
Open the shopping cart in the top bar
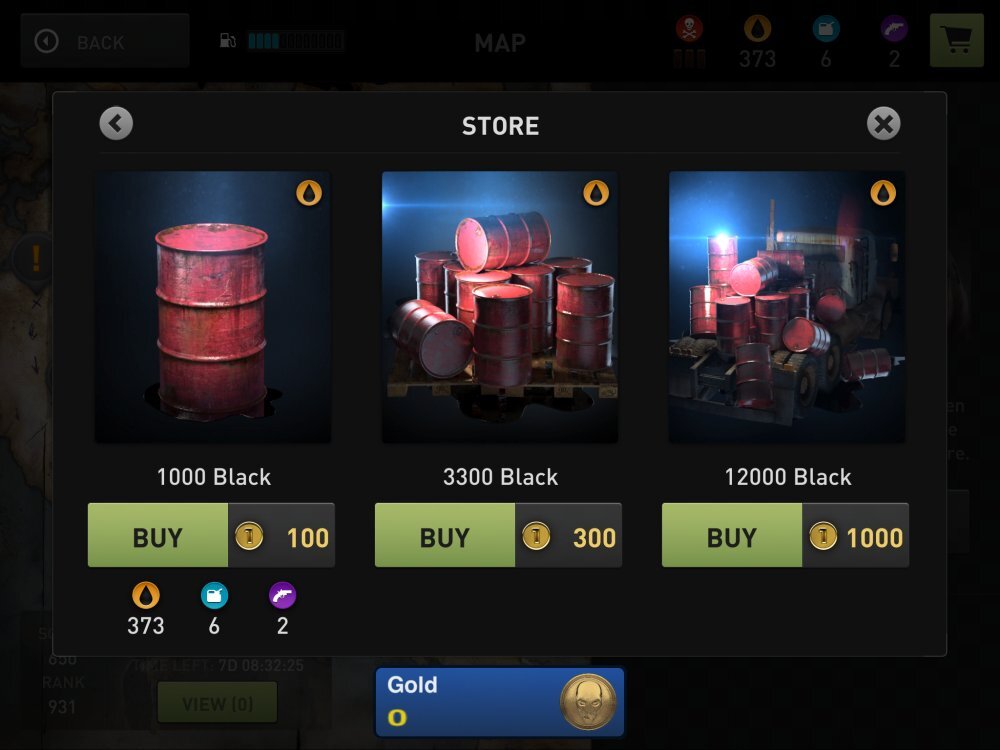[x=956, y=41]
